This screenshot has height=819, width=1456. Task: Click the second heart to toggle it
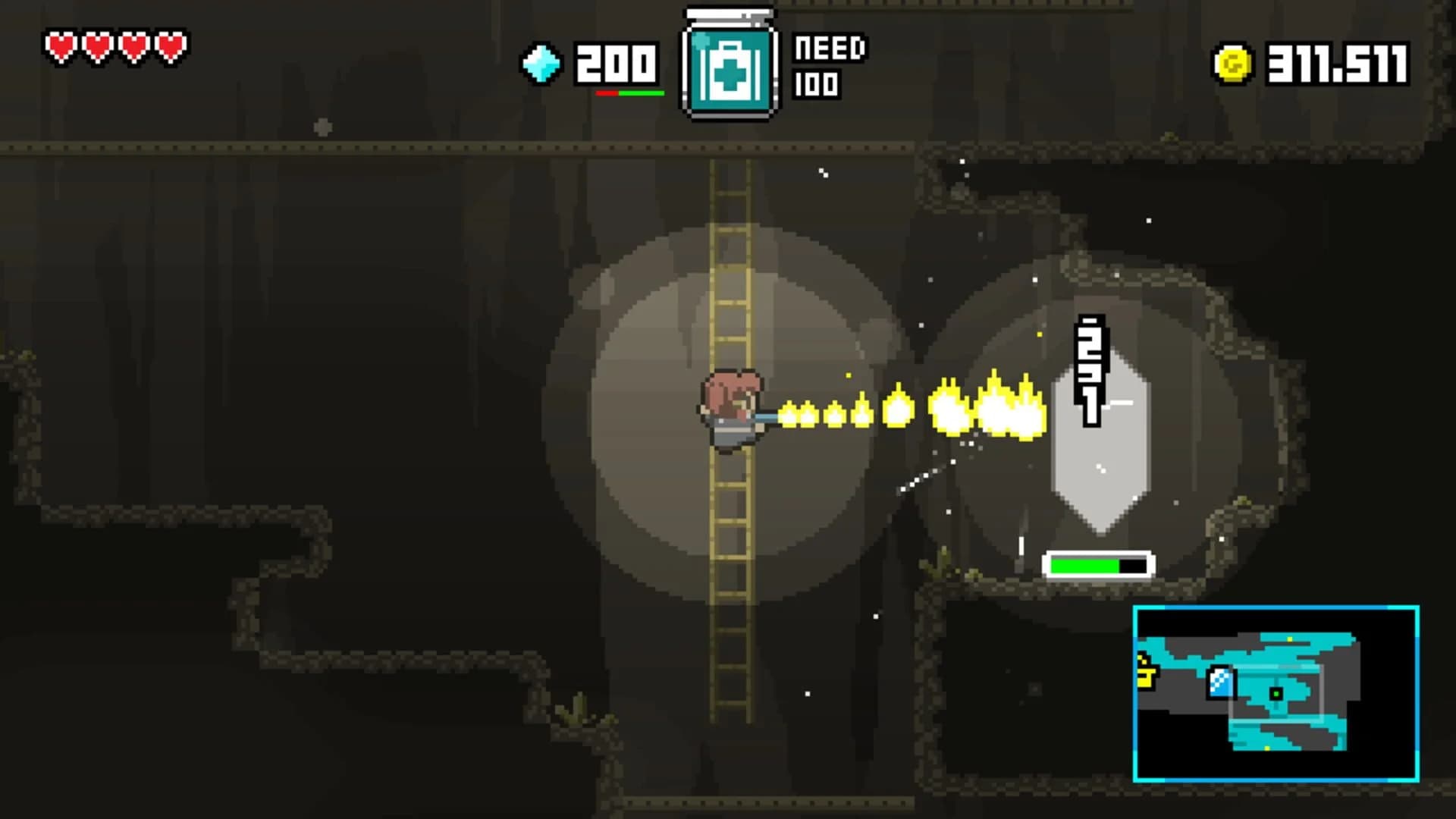(96, 45)
